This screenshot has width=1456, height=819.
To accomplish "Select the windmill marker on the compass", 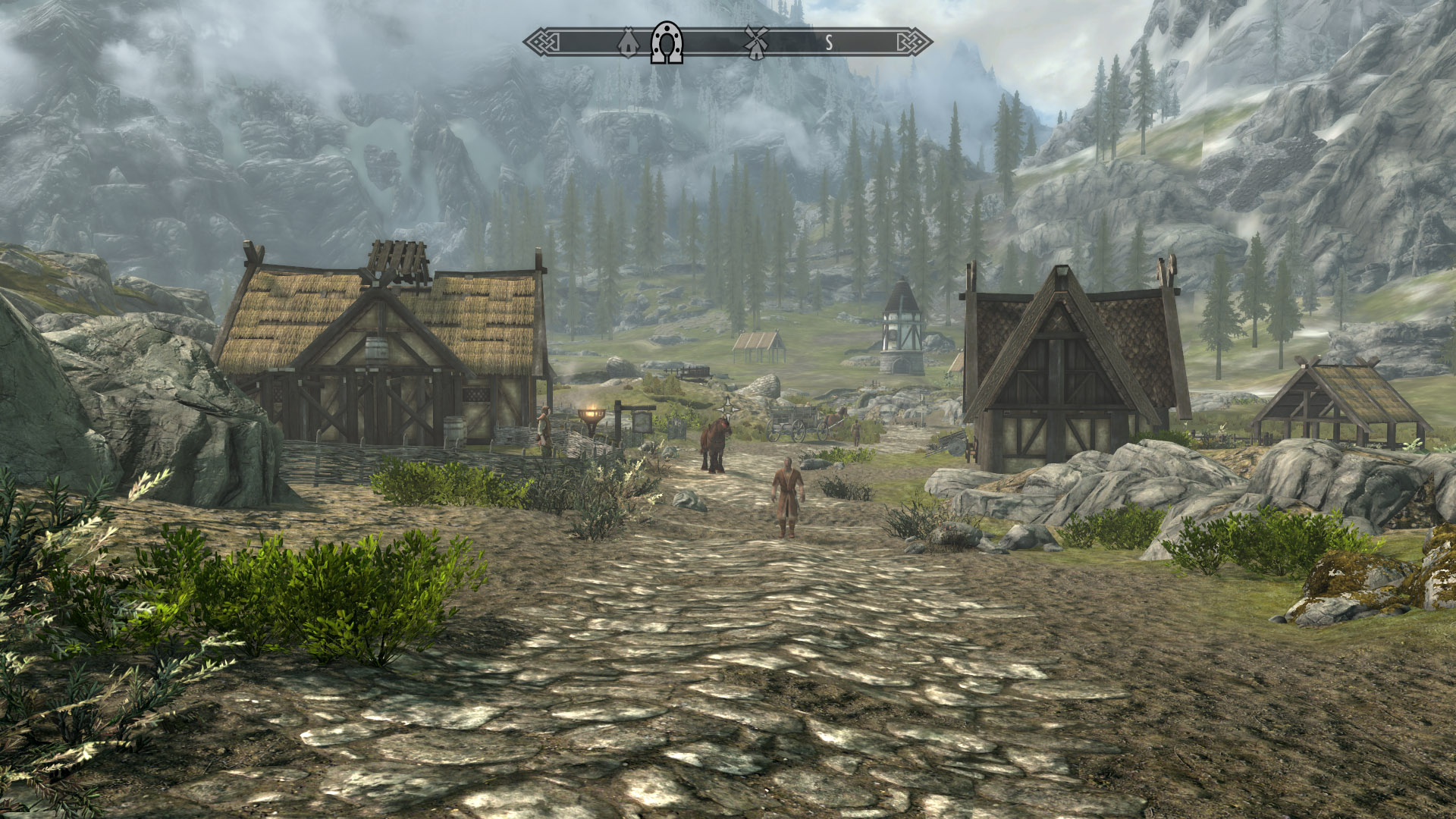I will pyautogui.click(x=755, y=42).
